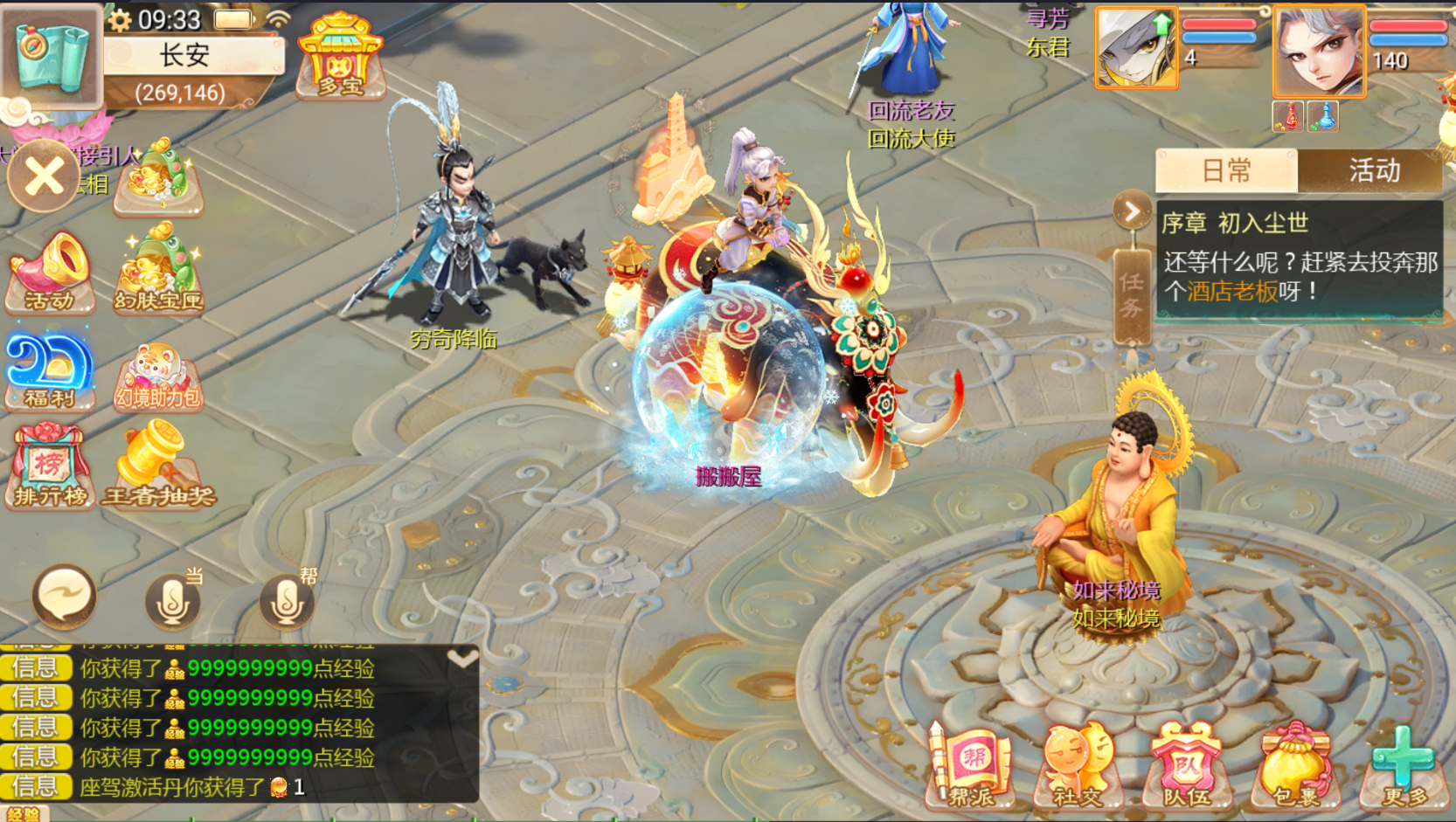
Task: Open the 包裹 inventory bag
Action: [1294, 766]
